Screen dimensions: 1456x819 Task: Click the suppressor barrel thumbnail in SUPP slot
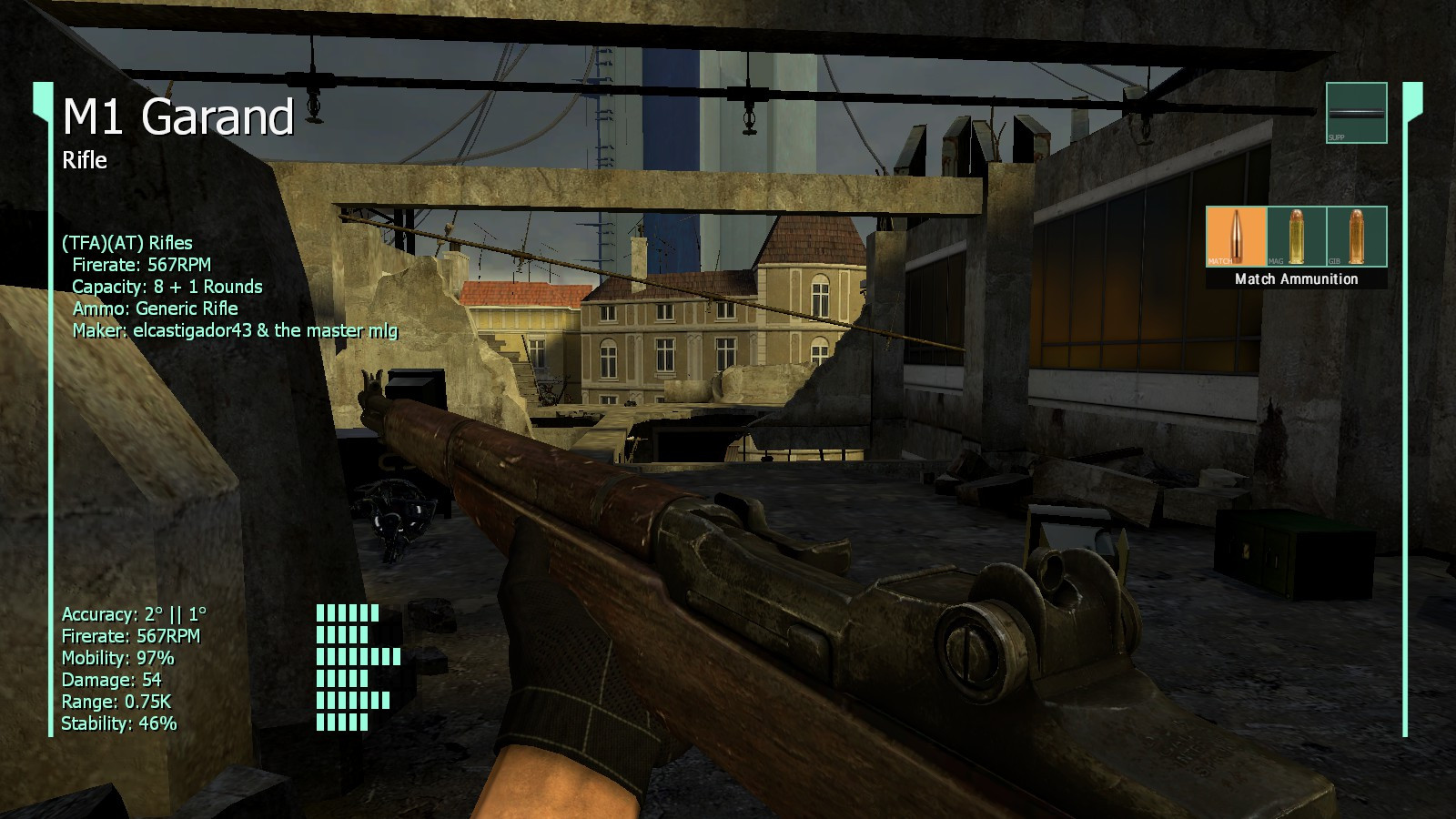tap(1357, 114)
